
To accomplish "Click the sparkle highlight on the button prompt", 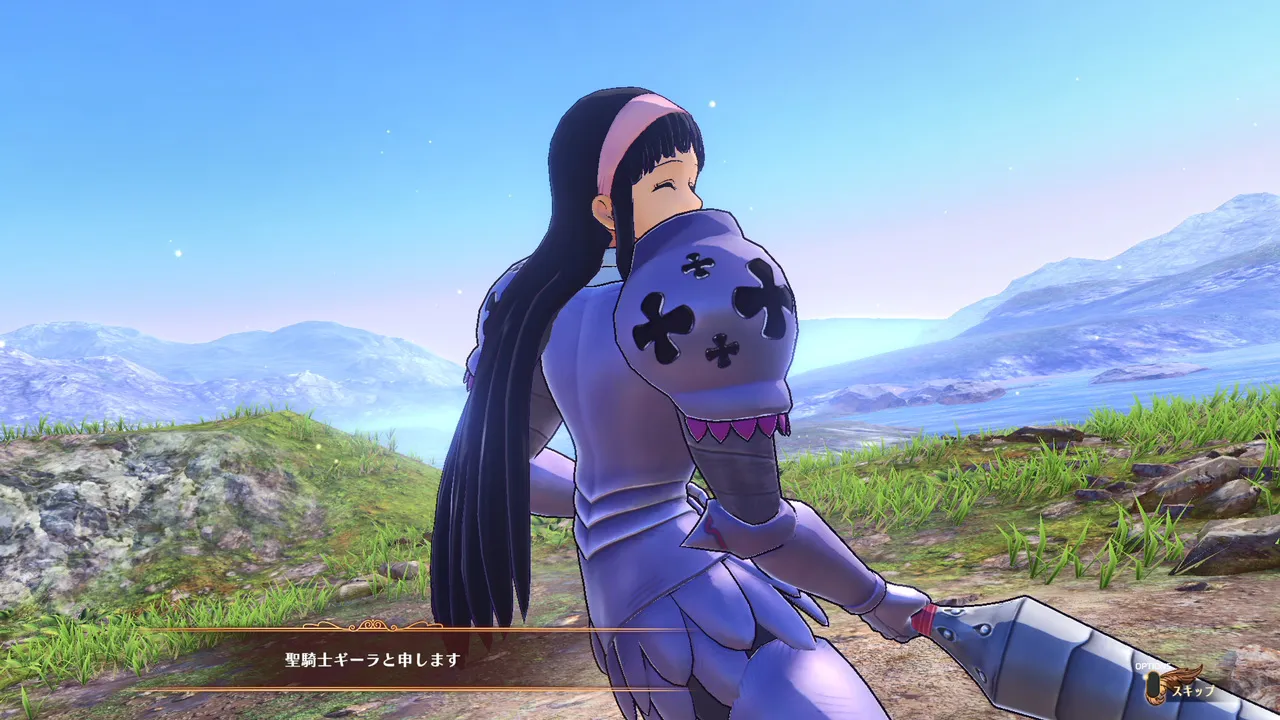I will click(1146, 677).
